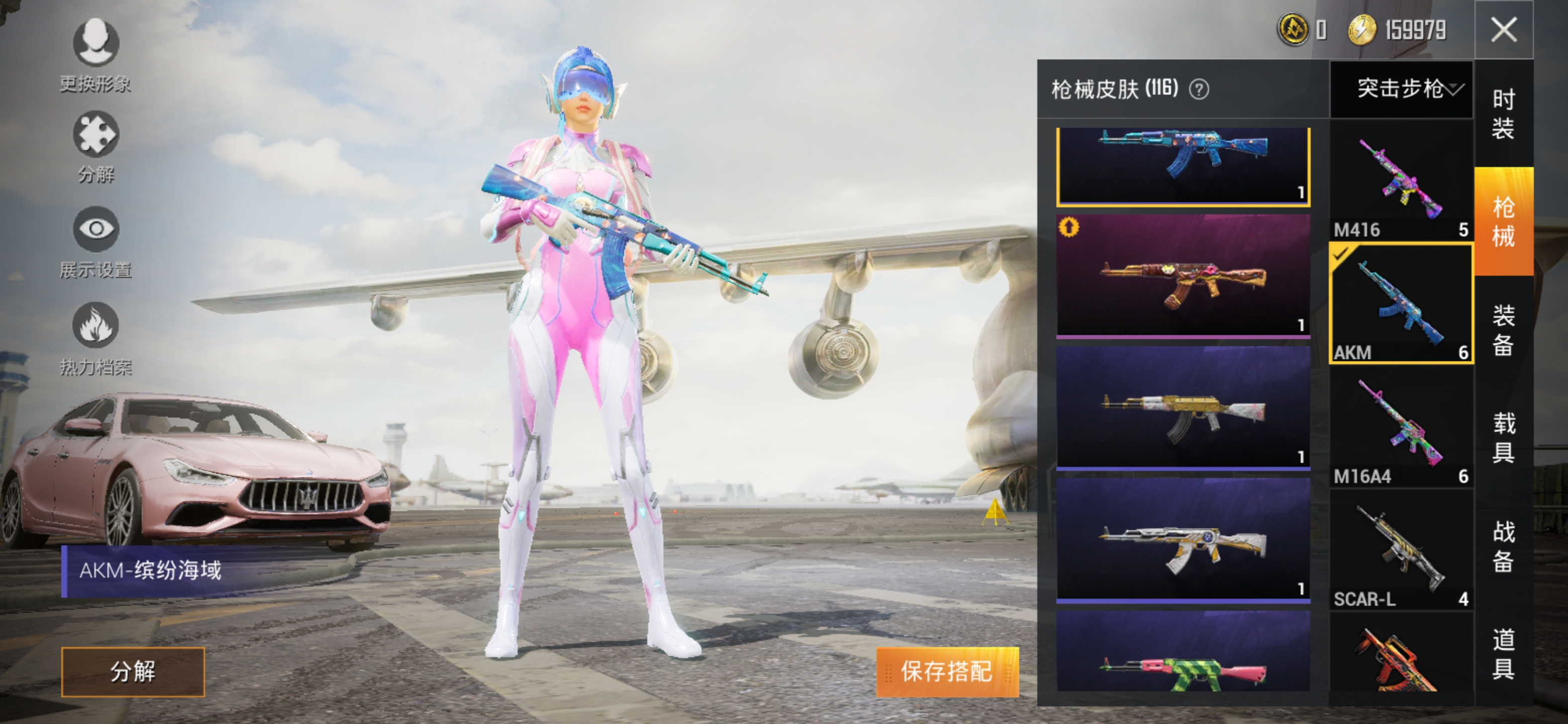
Task: Switch to the 时装 tab
Action: click(1503, 114)
